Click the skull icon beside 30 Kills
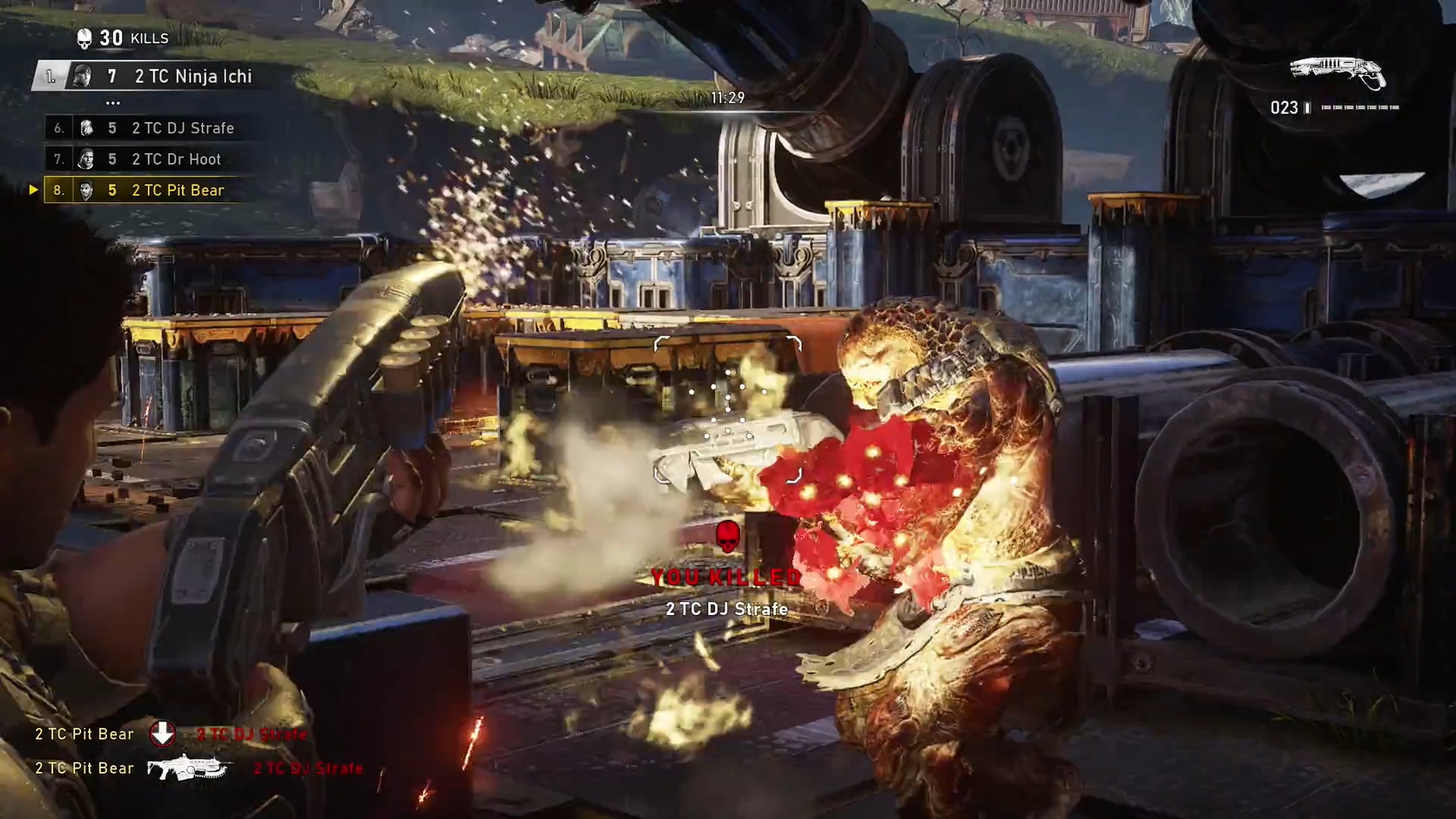 84,38
